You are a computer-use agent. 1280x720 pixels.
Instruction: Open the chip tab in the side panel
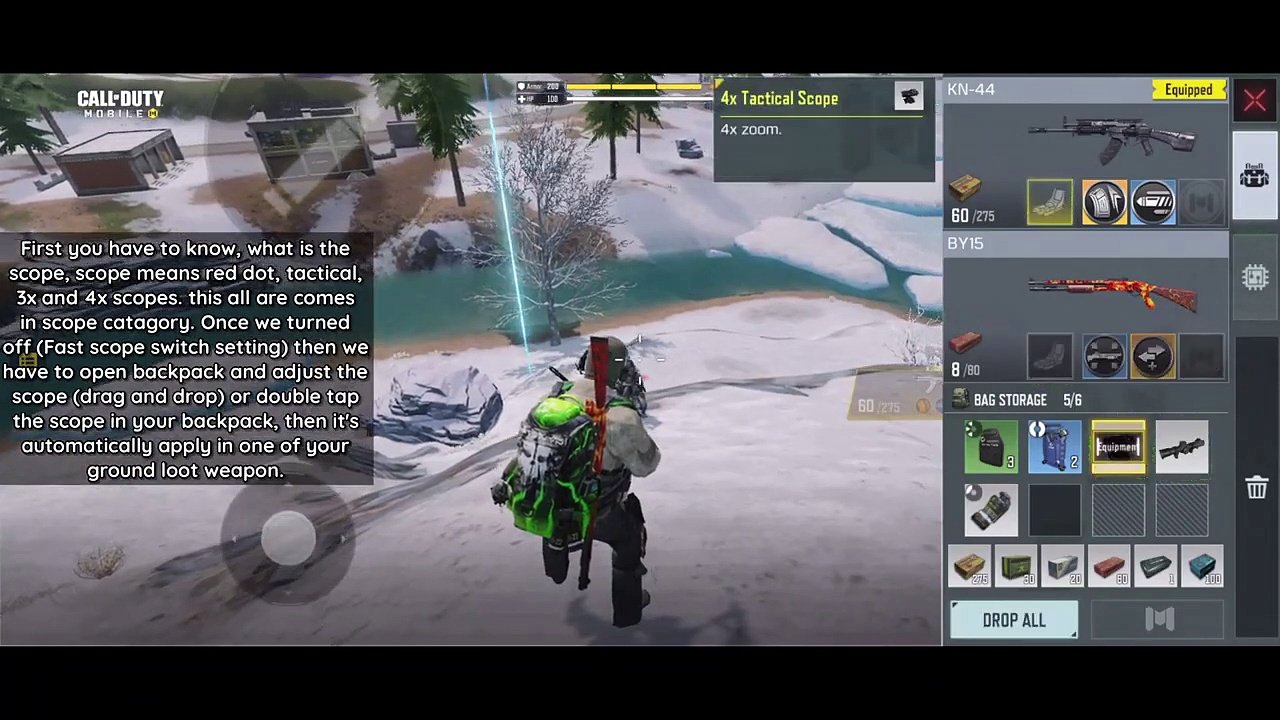[1255, 277]
